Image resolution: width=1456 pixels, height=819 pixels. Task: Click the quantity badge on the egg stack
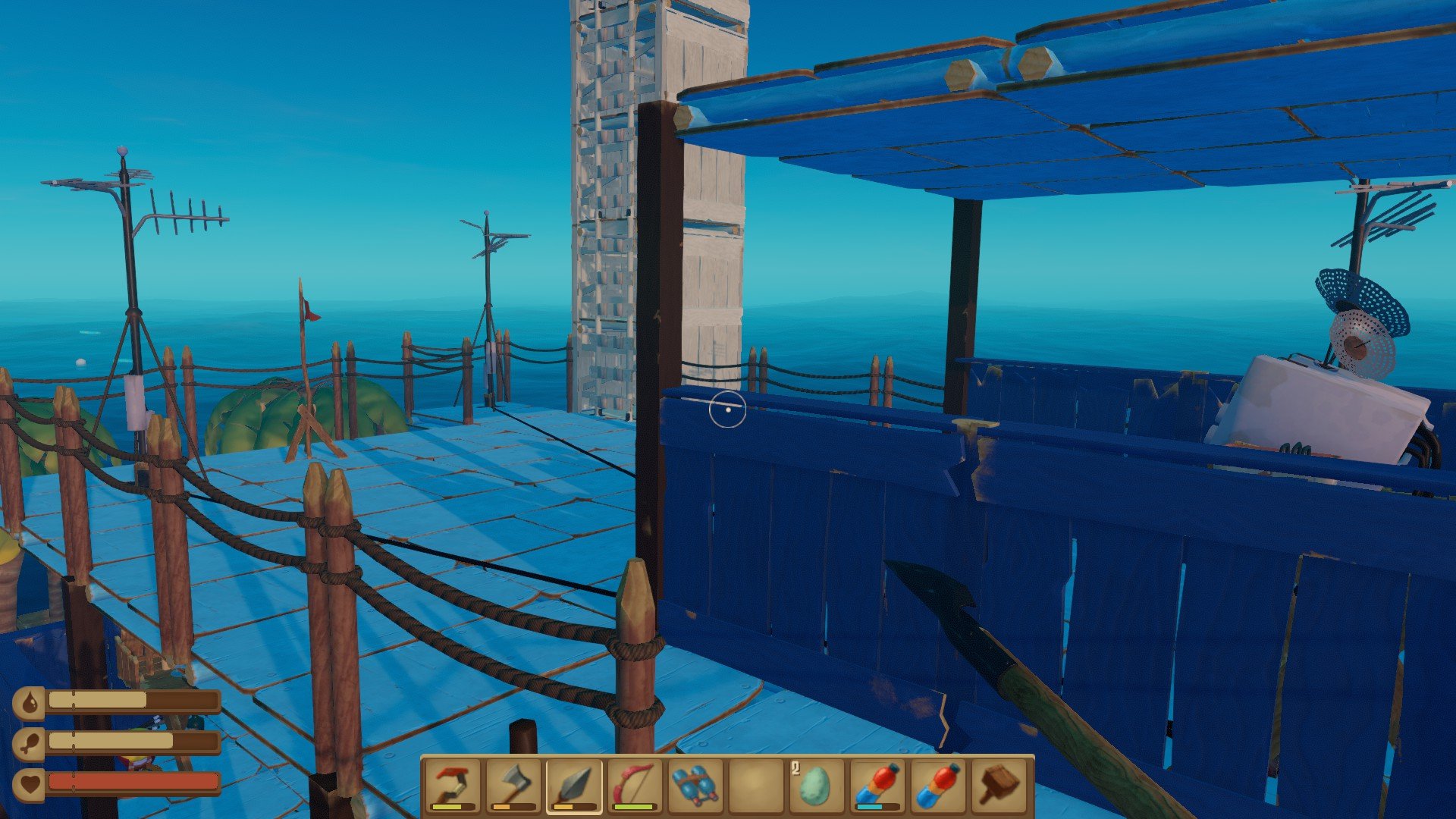(795, 767)
